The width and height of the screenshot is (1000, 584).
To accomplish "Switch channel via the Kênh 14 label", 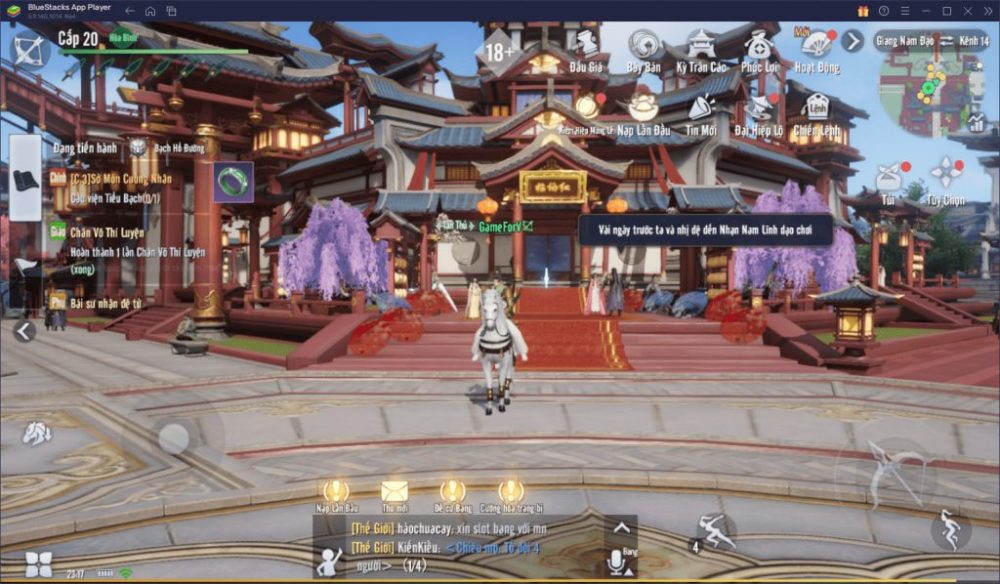I will 973,41.
